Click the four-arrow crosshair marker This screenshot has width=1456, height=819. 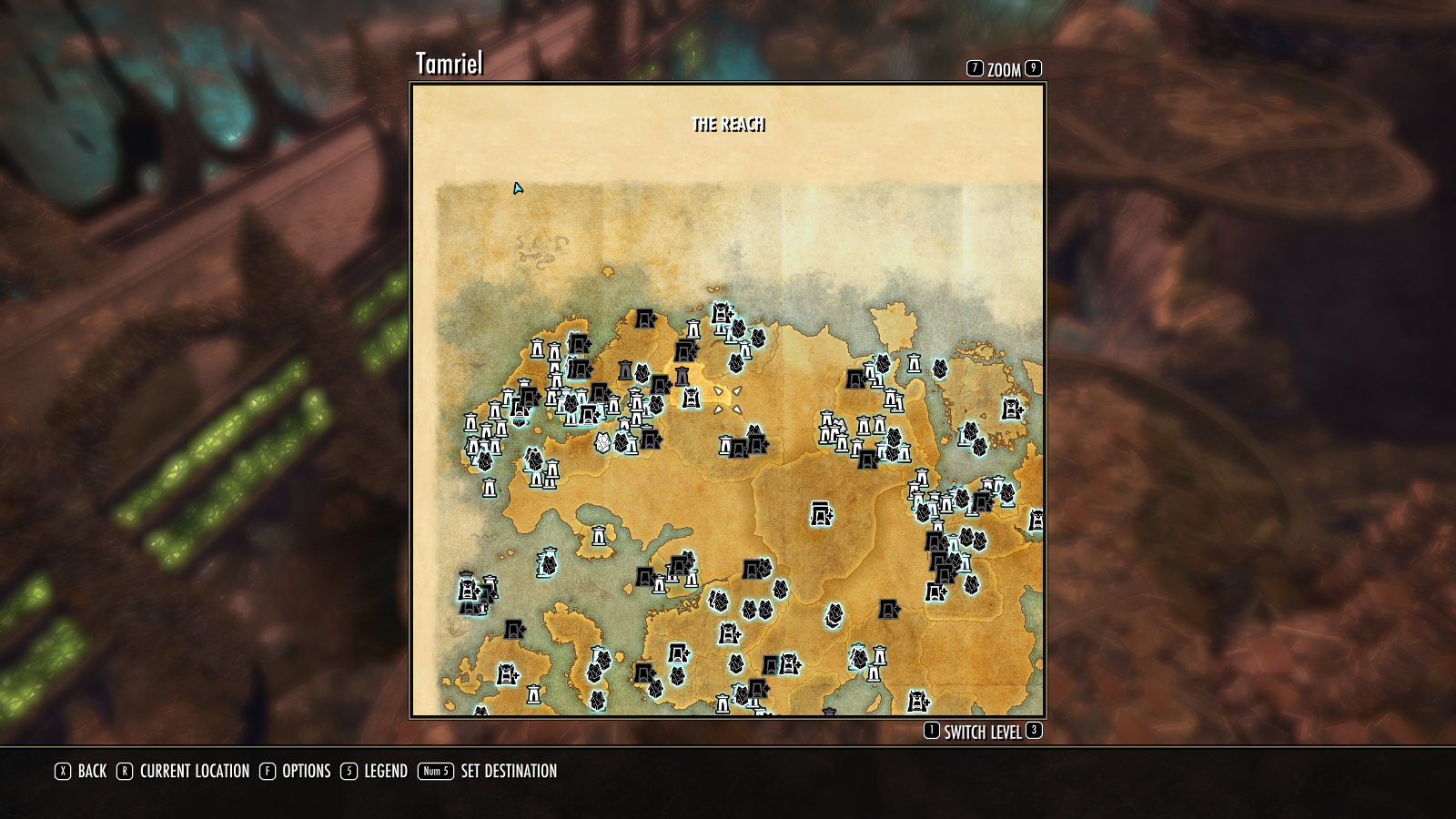(728, 400)
